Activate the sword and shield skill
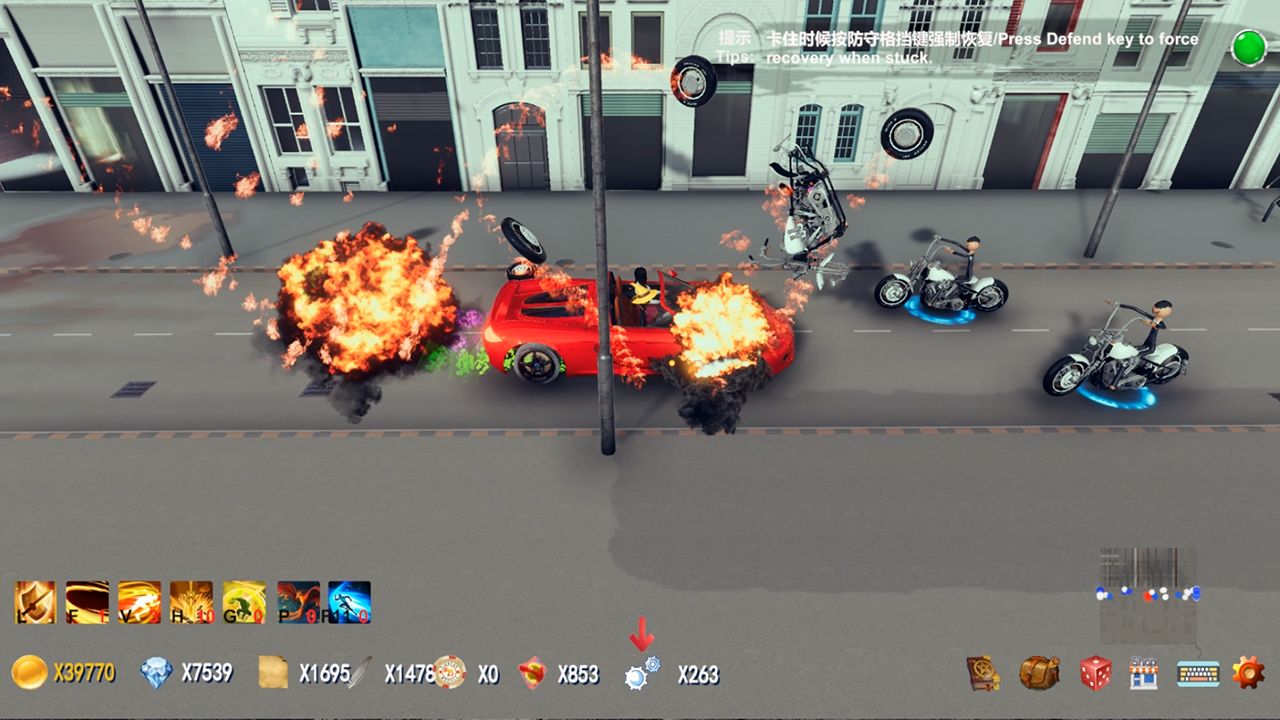The width and height of the screenshot is (1280, 720). click(35, 602)
